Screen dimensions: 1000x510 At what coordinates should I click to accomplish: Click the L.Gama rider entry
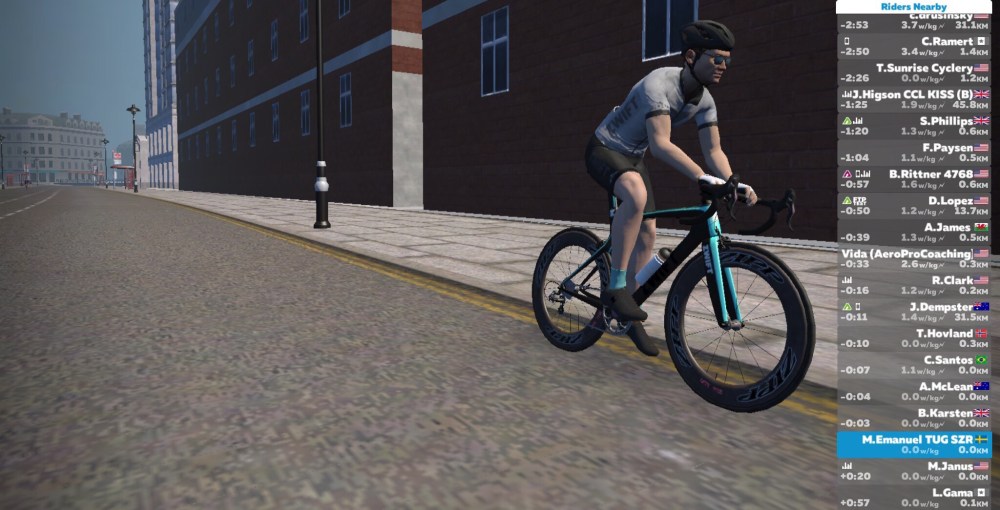click(915, 497)
